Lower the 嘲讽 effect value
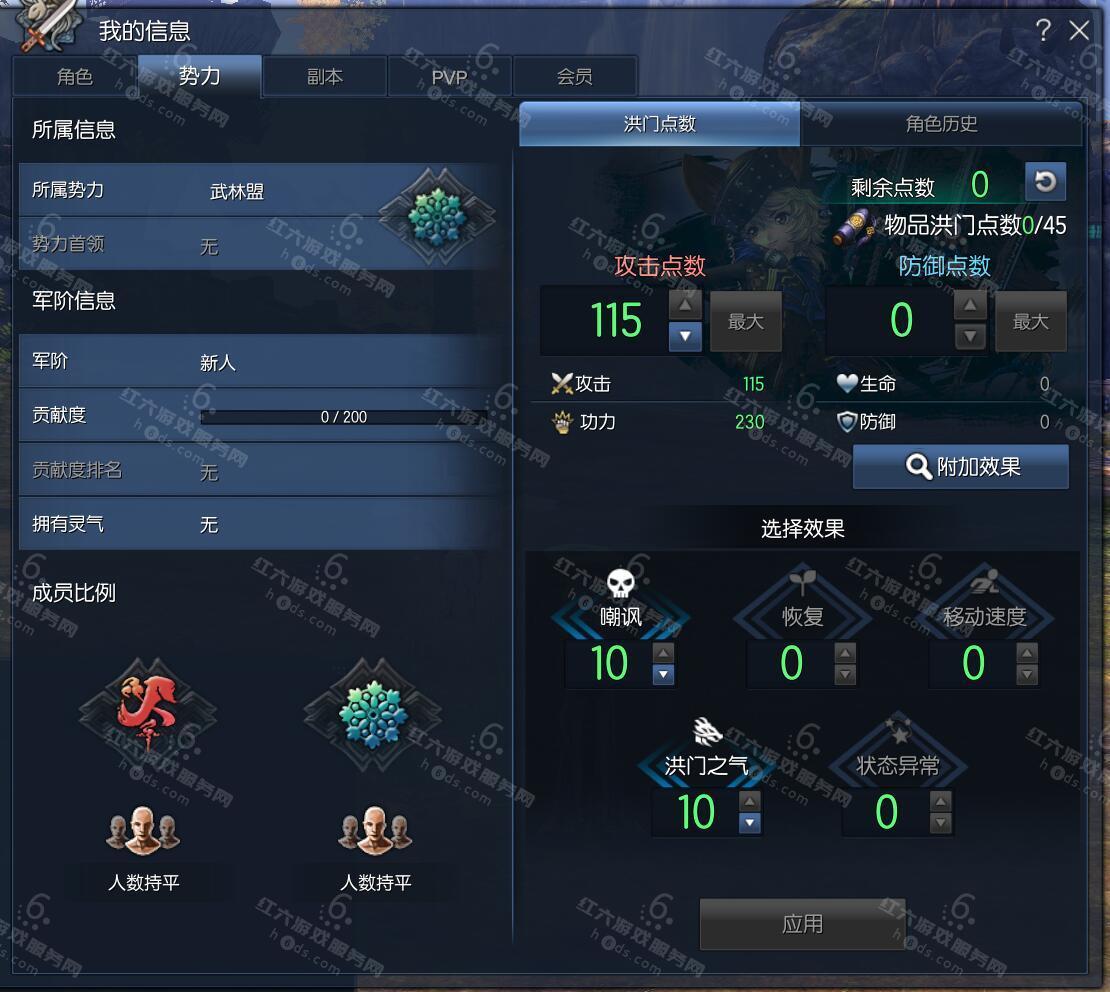The height and width of the screenshot is (992, 1110). 662,675
